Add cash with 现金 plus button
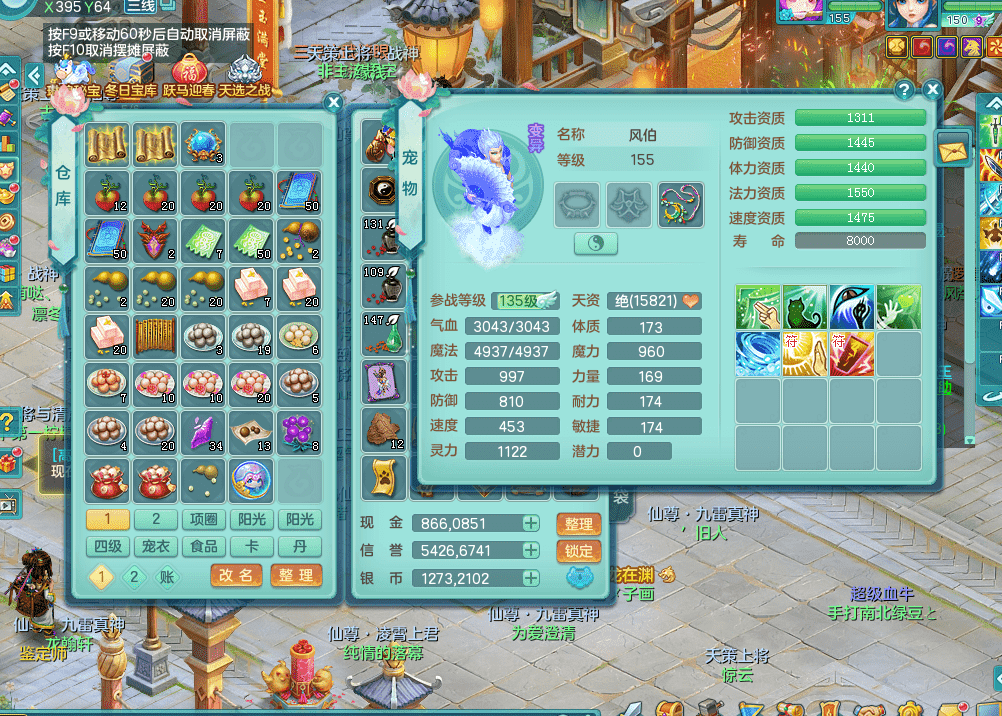 click(x=530, y=523)
